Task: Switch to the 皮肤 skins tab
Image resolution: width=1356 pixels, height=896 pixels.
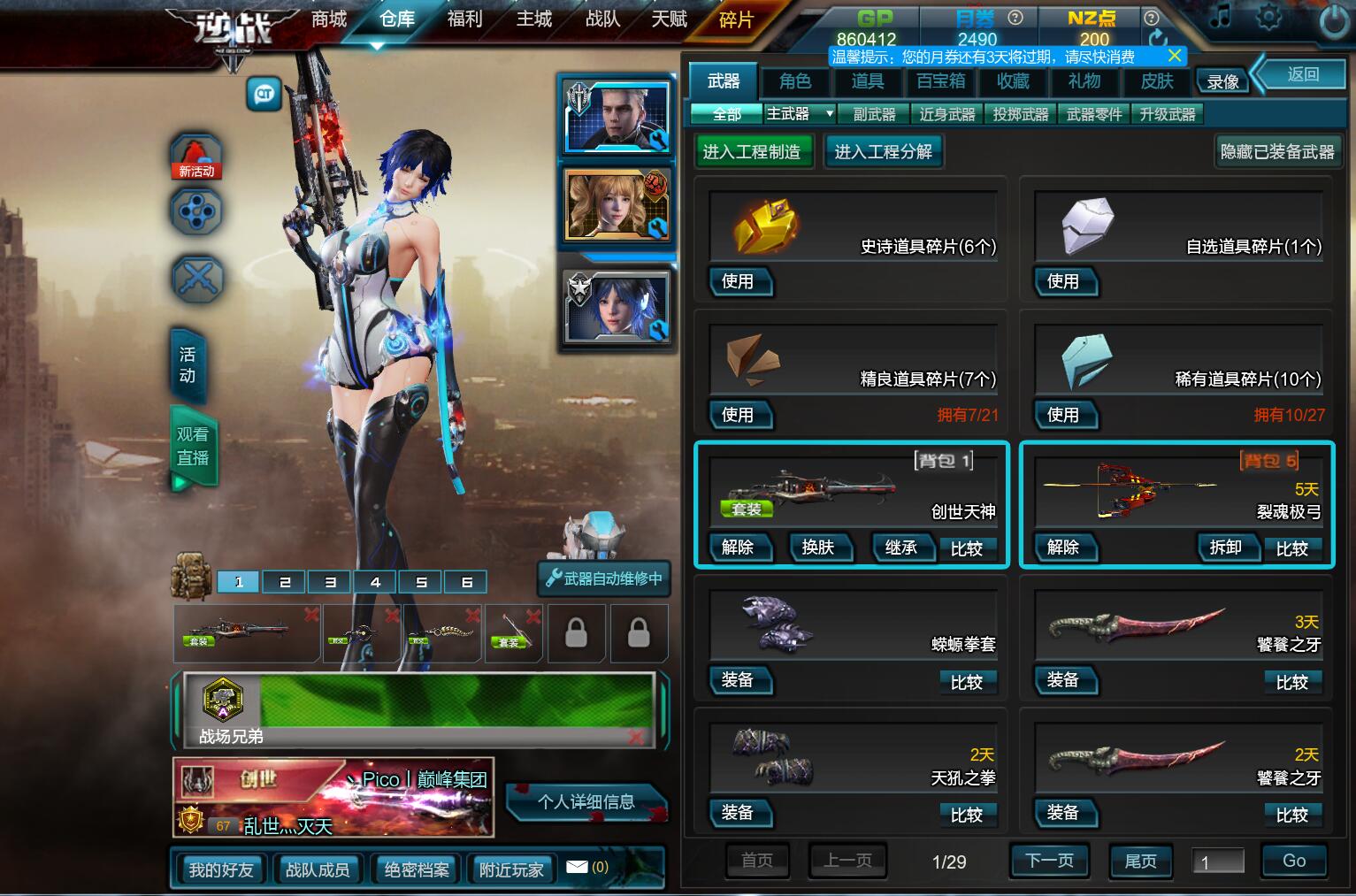Action: pos(1156,81)
